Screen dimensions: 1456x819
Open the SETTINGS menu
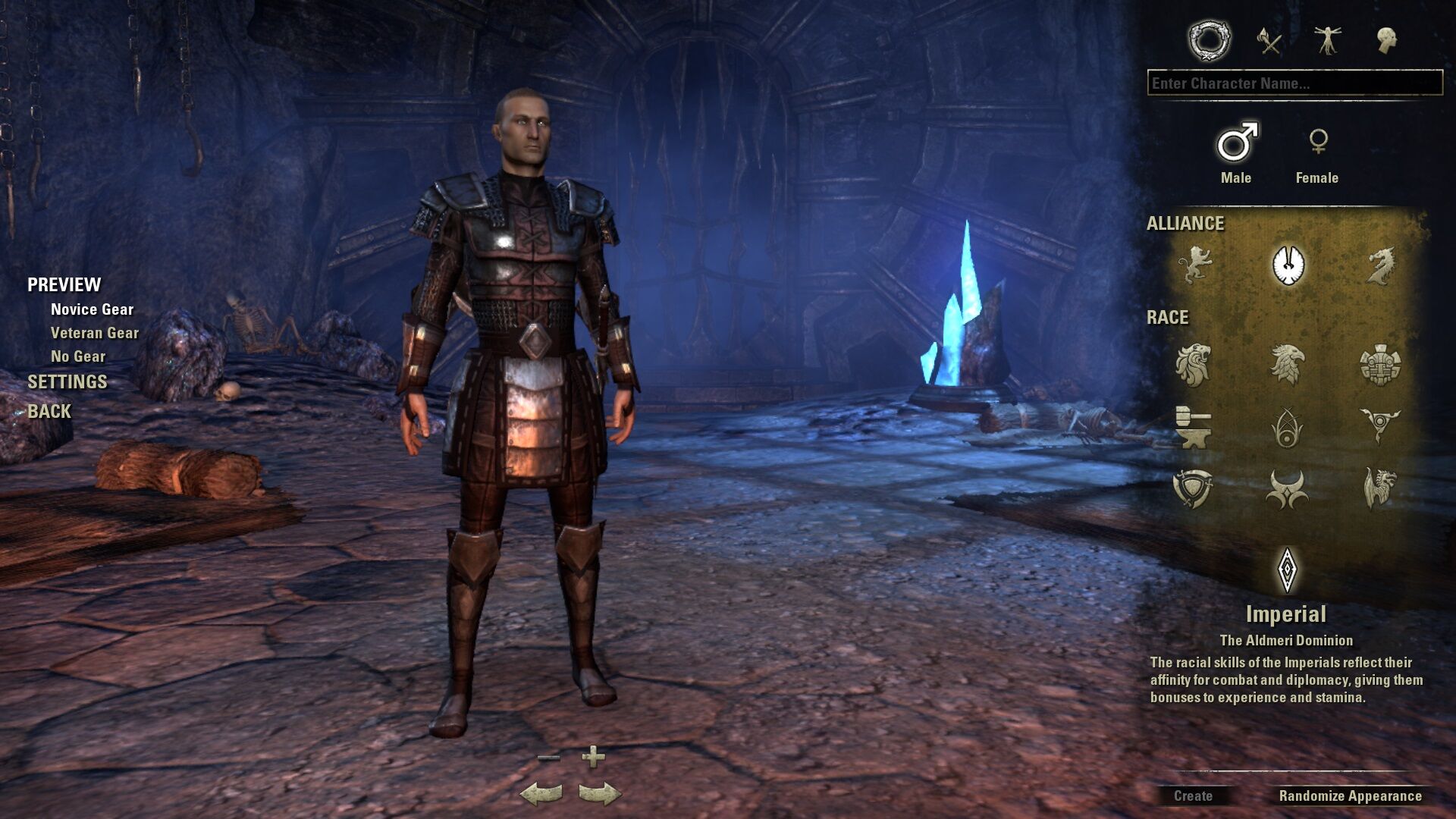click(x=67, y=381)
